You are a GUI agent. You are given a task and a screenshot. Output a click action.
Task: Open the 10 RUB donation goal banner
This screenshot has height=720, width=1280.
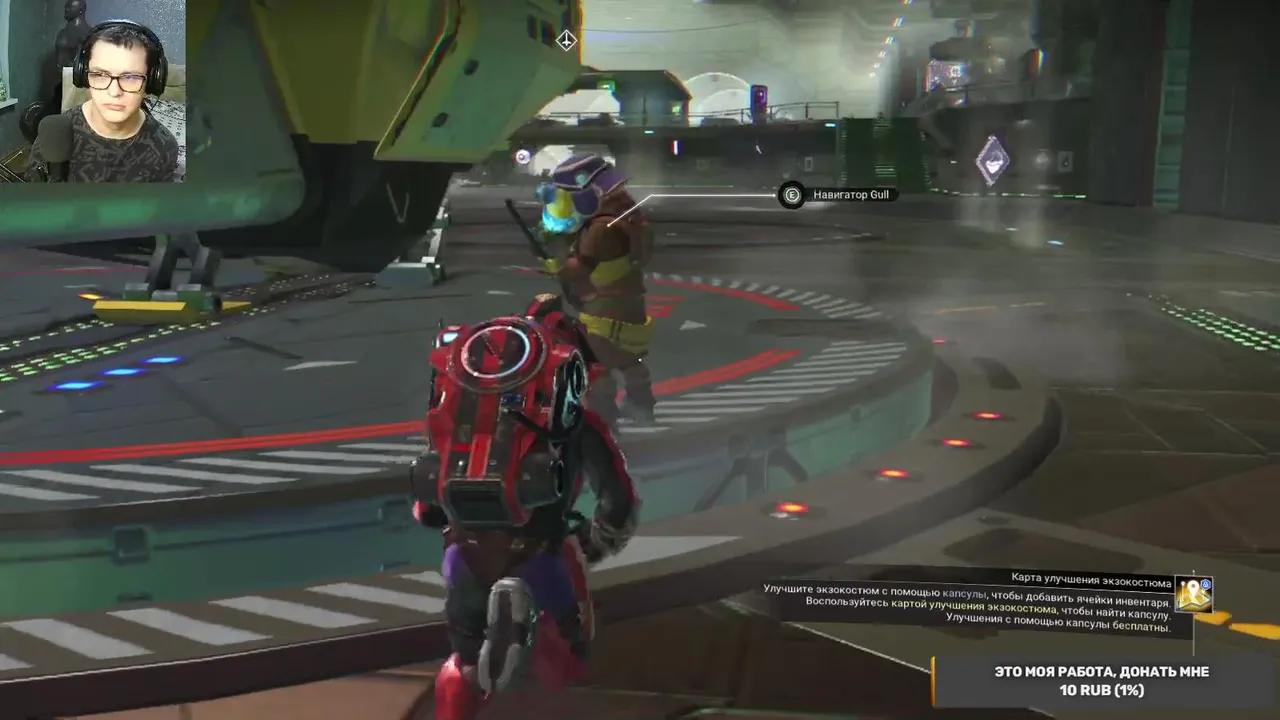pos(1105,681)
